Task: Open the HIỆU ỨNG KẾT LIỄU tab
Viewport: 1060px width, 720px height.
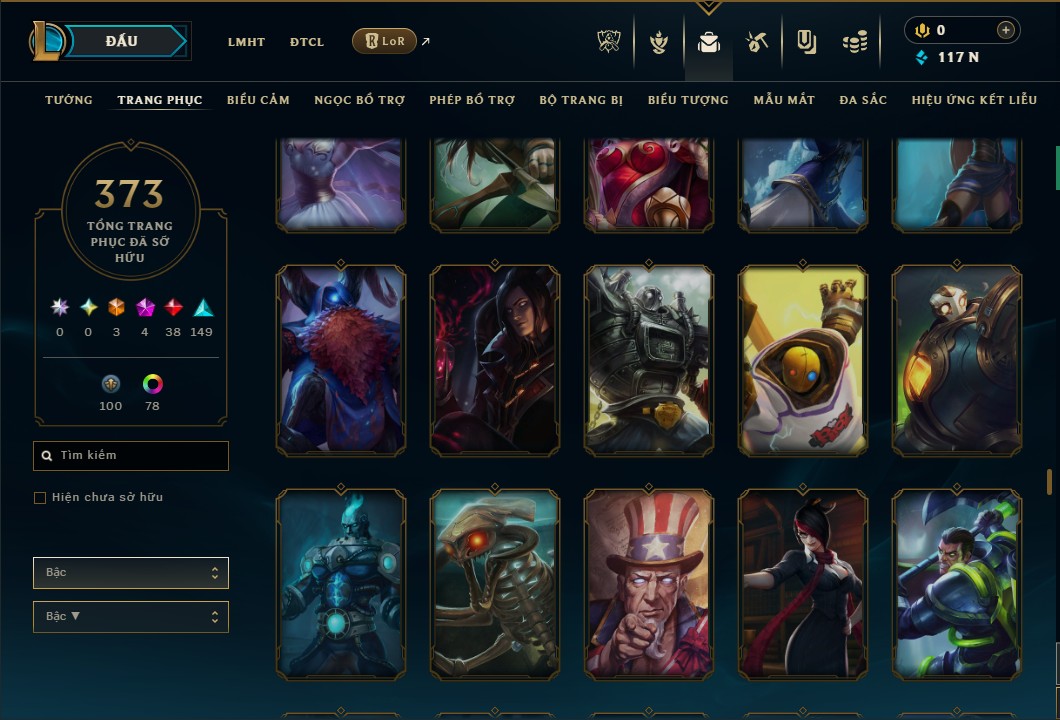Action: coord(974,100)
